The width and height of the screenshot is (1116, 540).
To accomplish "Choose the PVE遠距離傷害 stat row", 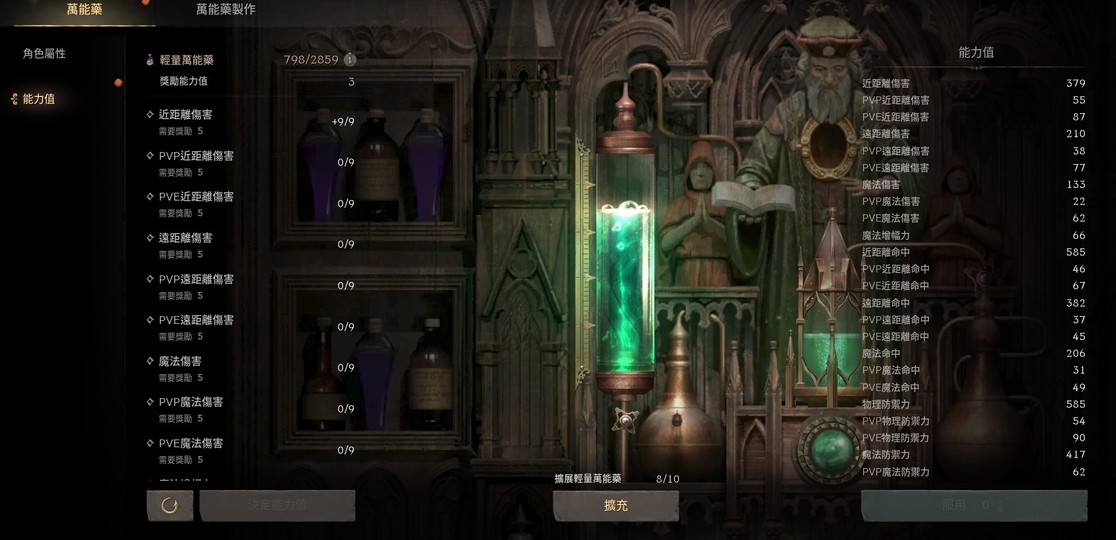I will coord(250,327).
